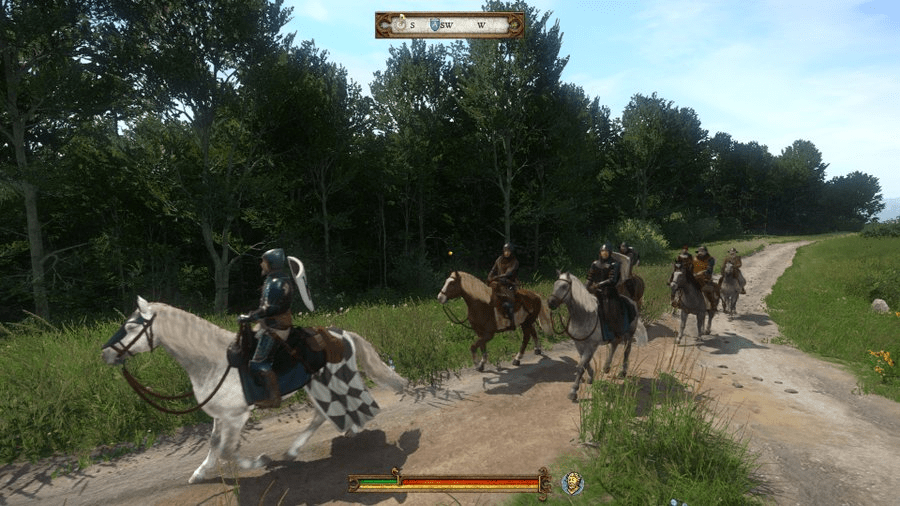Select the blue shield quest marker on compass

tap(434, 25)
